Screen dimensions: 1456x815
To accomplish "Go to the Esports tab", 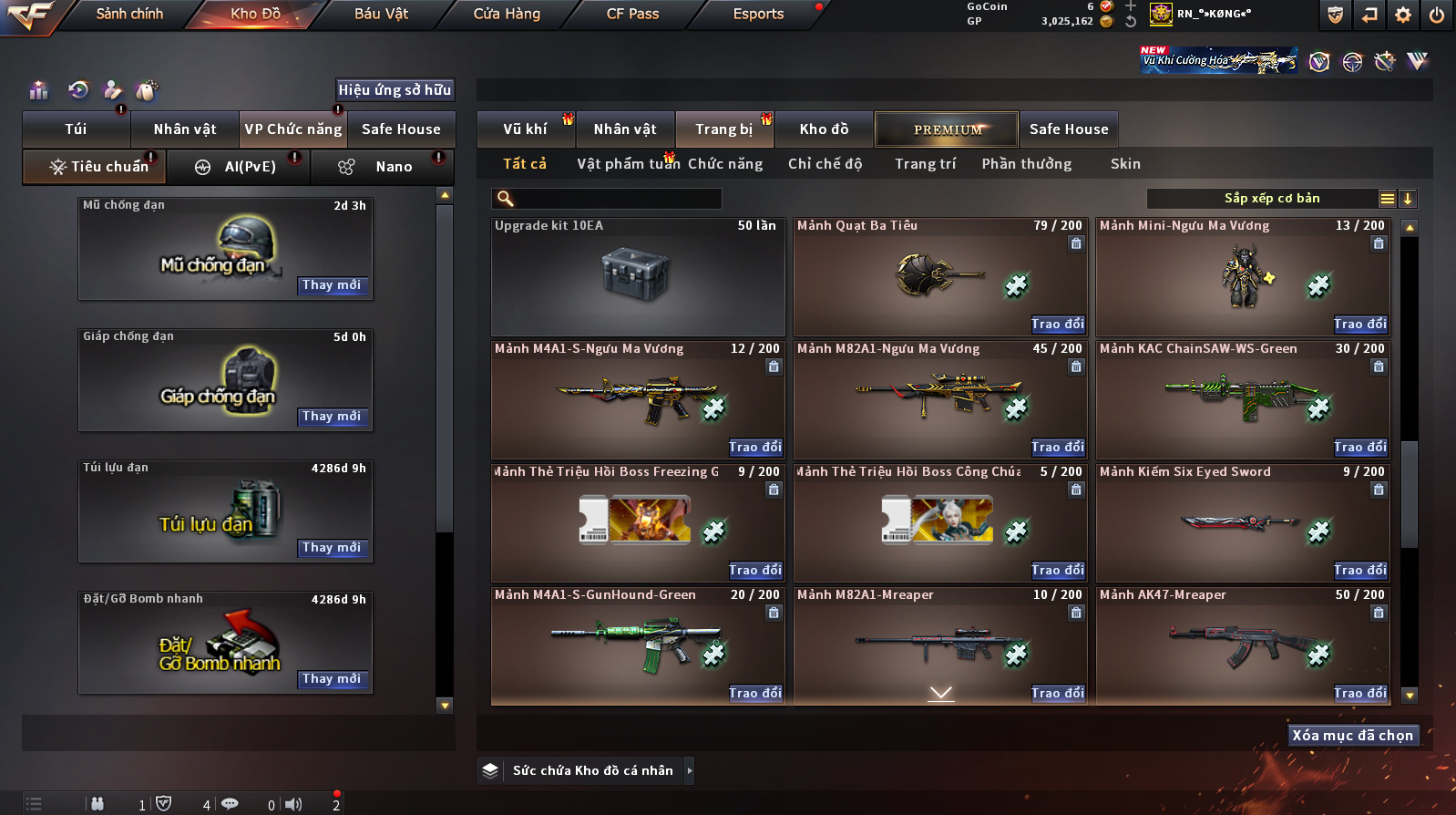I will pos(758,14).
